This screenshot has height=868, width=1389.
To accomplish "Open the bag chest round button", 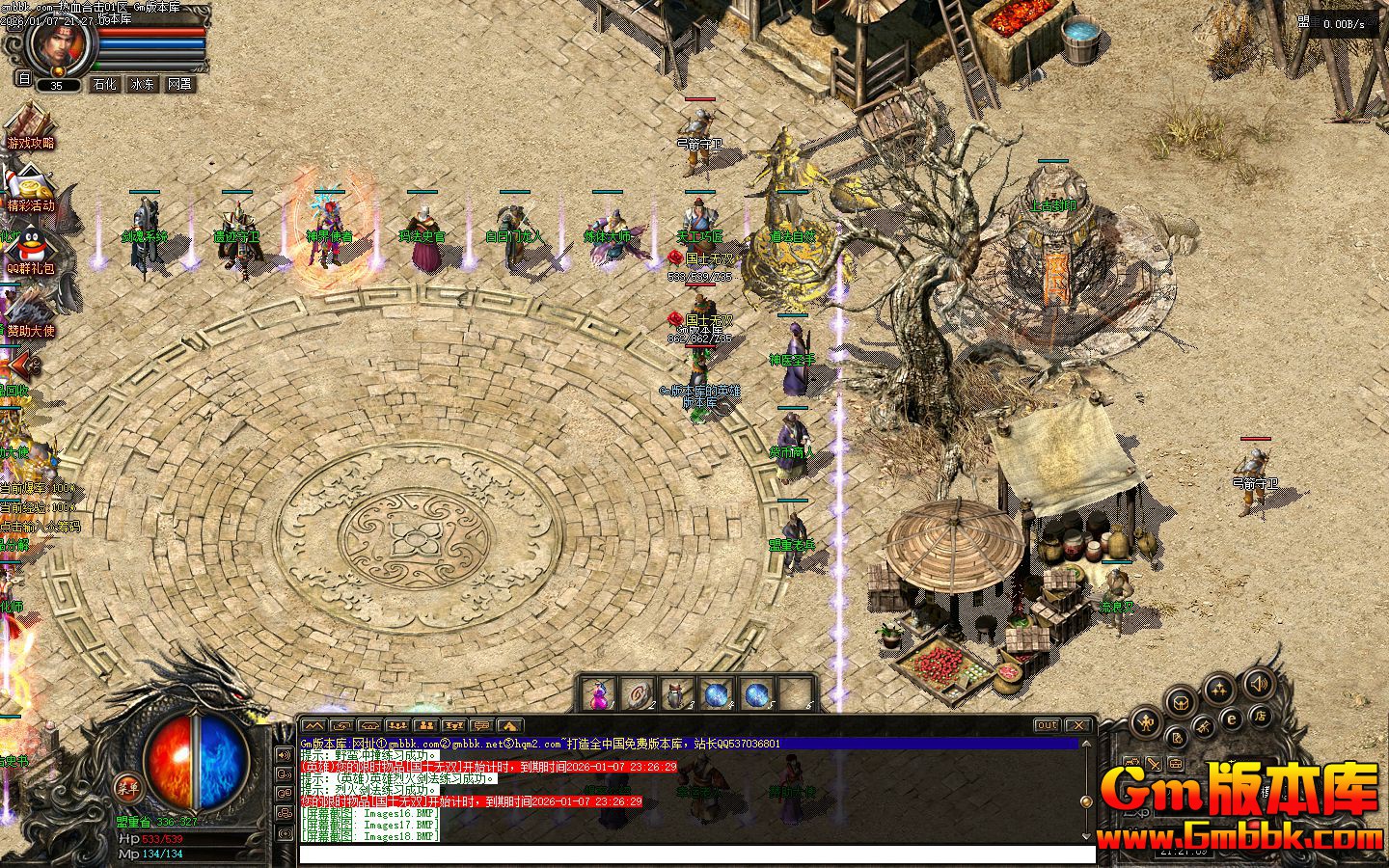I will point(1183,699).
